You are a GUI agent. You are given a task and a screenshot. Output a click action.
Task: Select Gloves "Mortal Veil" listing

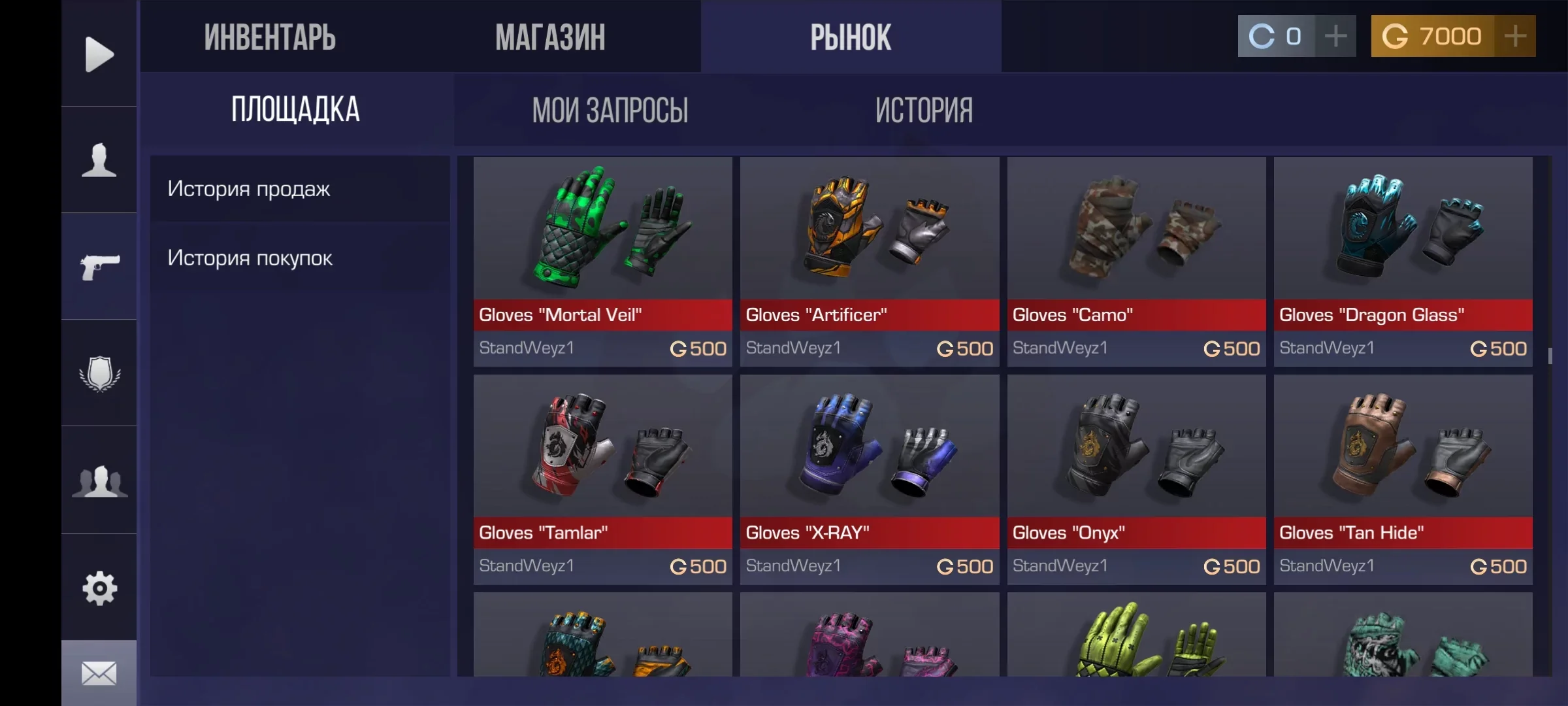[602, 261]
